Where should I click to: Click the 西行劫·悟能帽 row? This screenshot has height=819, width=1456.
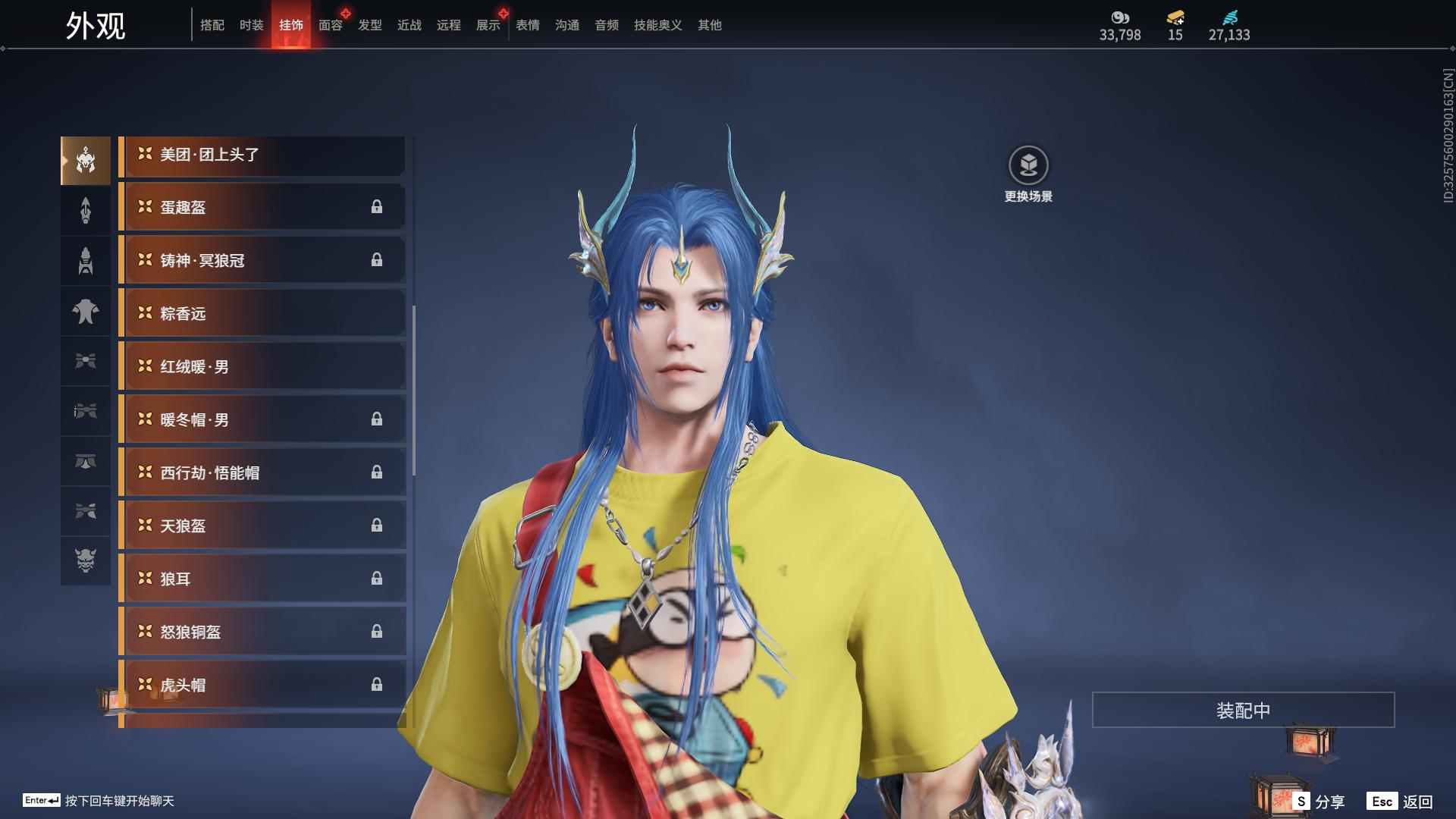pos(262,472)
